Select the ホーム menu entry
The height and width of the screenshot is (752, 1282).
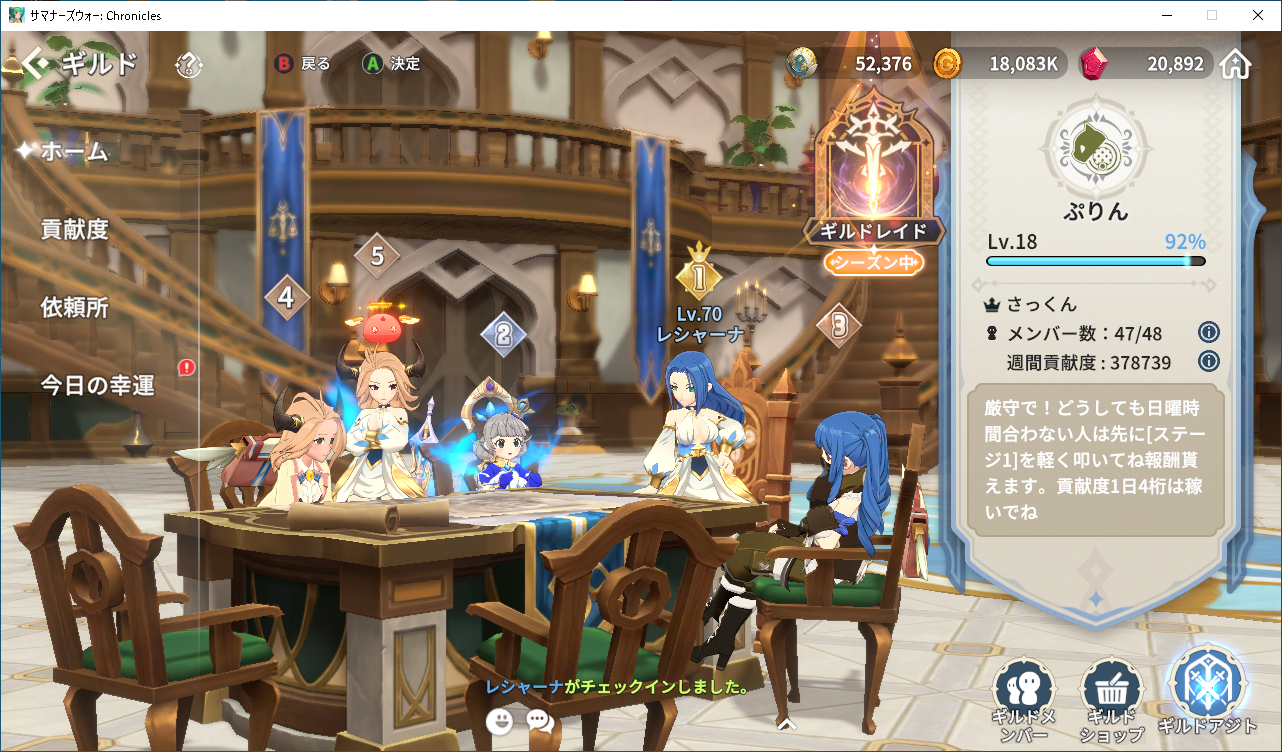coord(74,152)
